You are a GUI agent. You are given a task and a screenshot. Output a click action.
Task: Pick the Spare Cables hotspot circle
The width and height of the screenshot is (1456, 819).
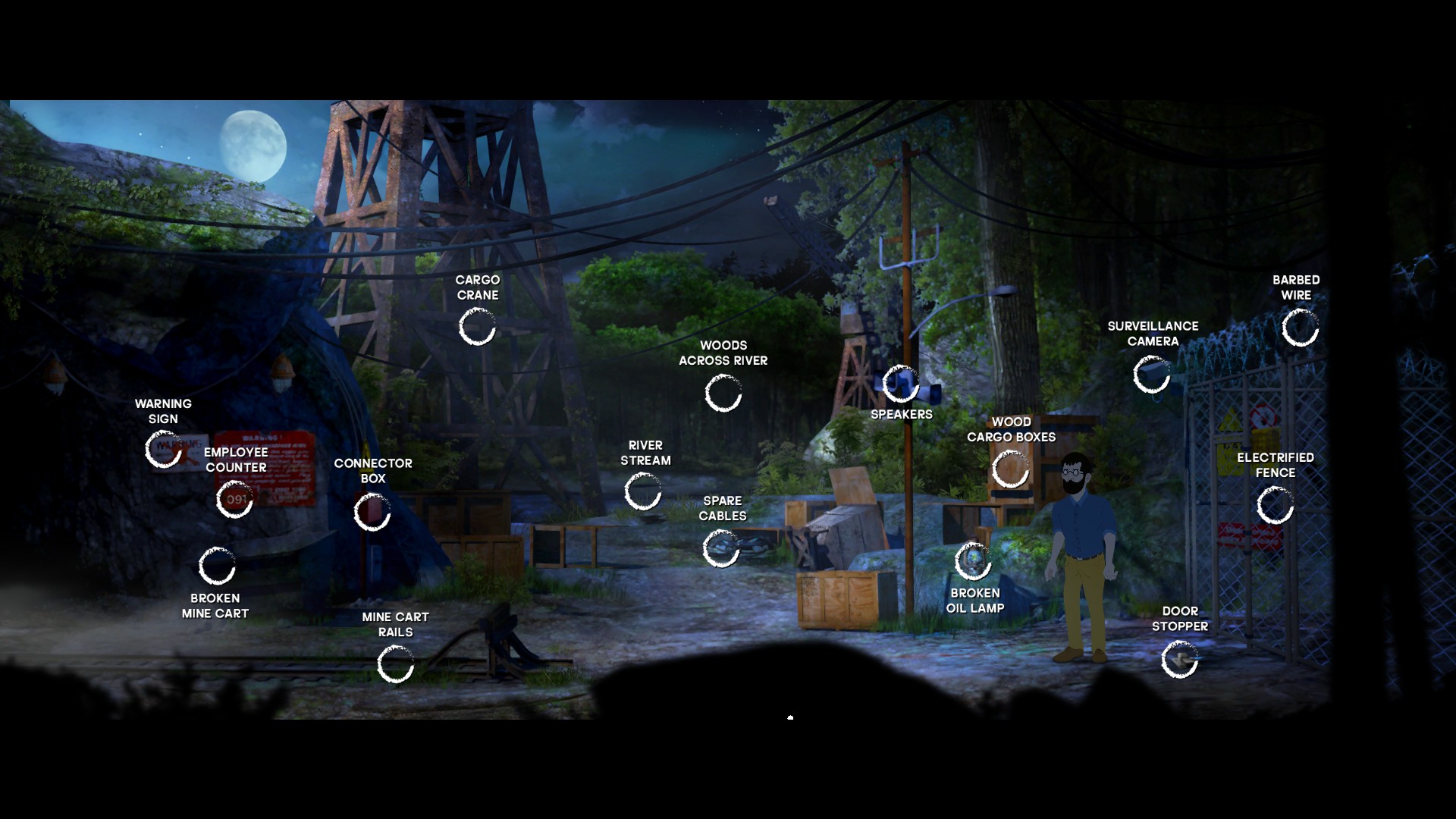coord(720,548)
